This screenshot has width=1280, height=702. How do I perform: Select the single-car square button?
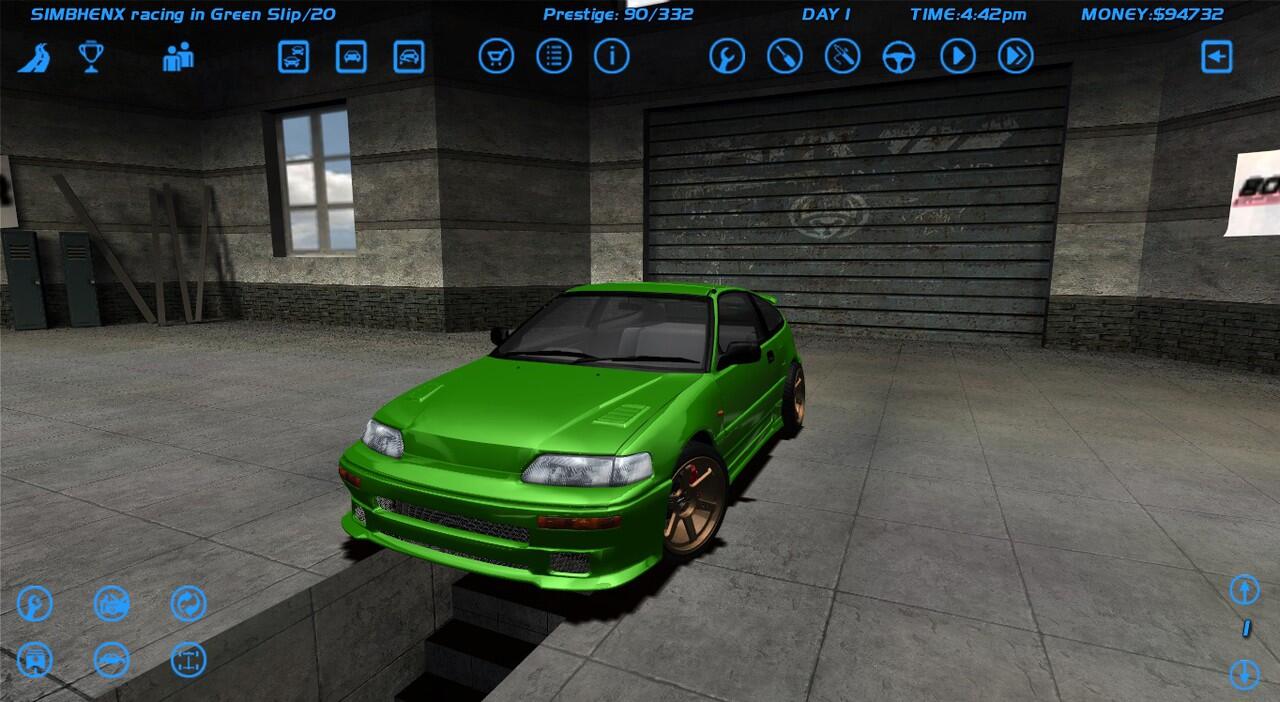tap(351, 57)
